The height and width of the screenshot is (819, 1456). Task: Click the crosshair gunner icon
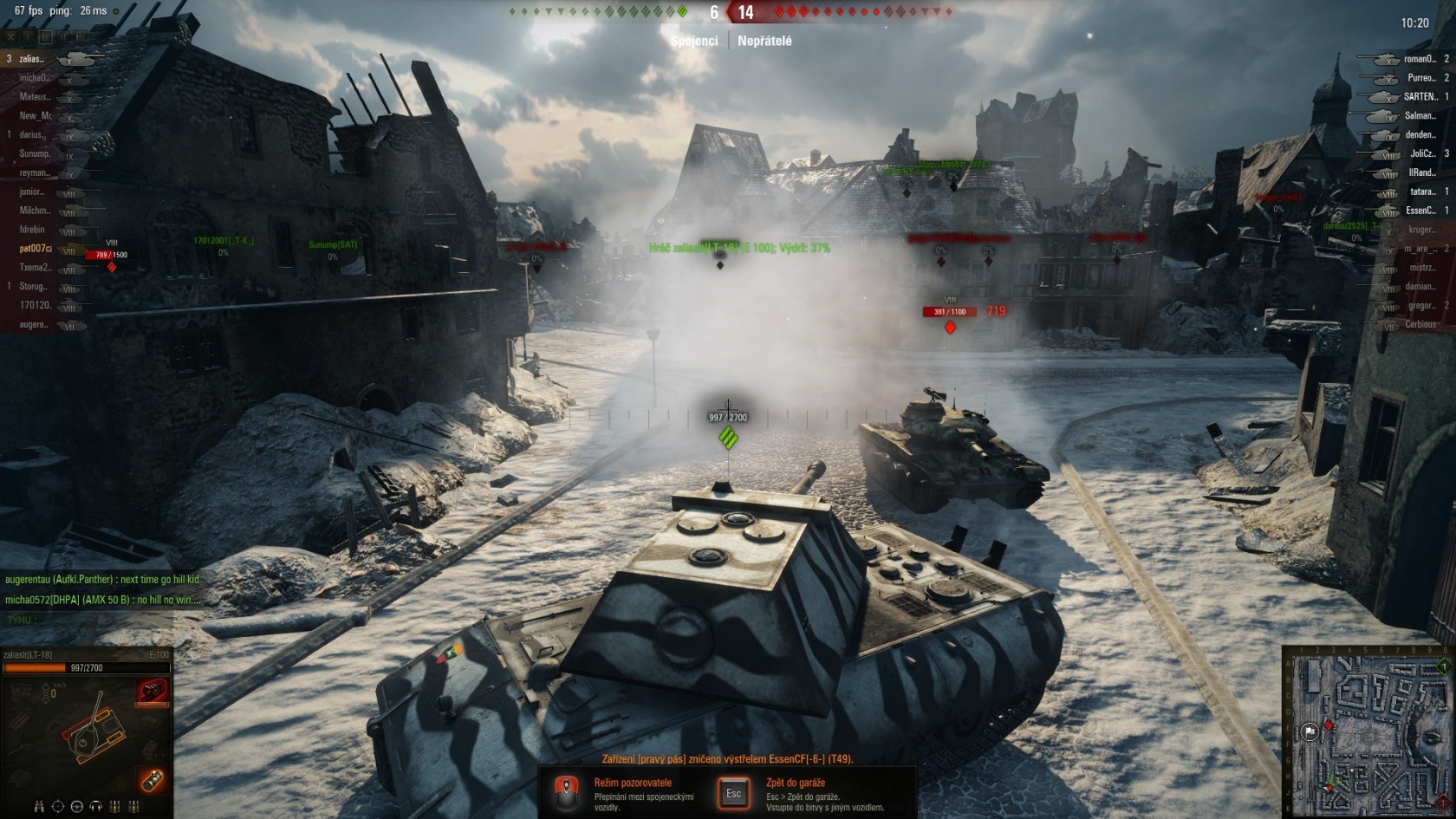[57, 807]
